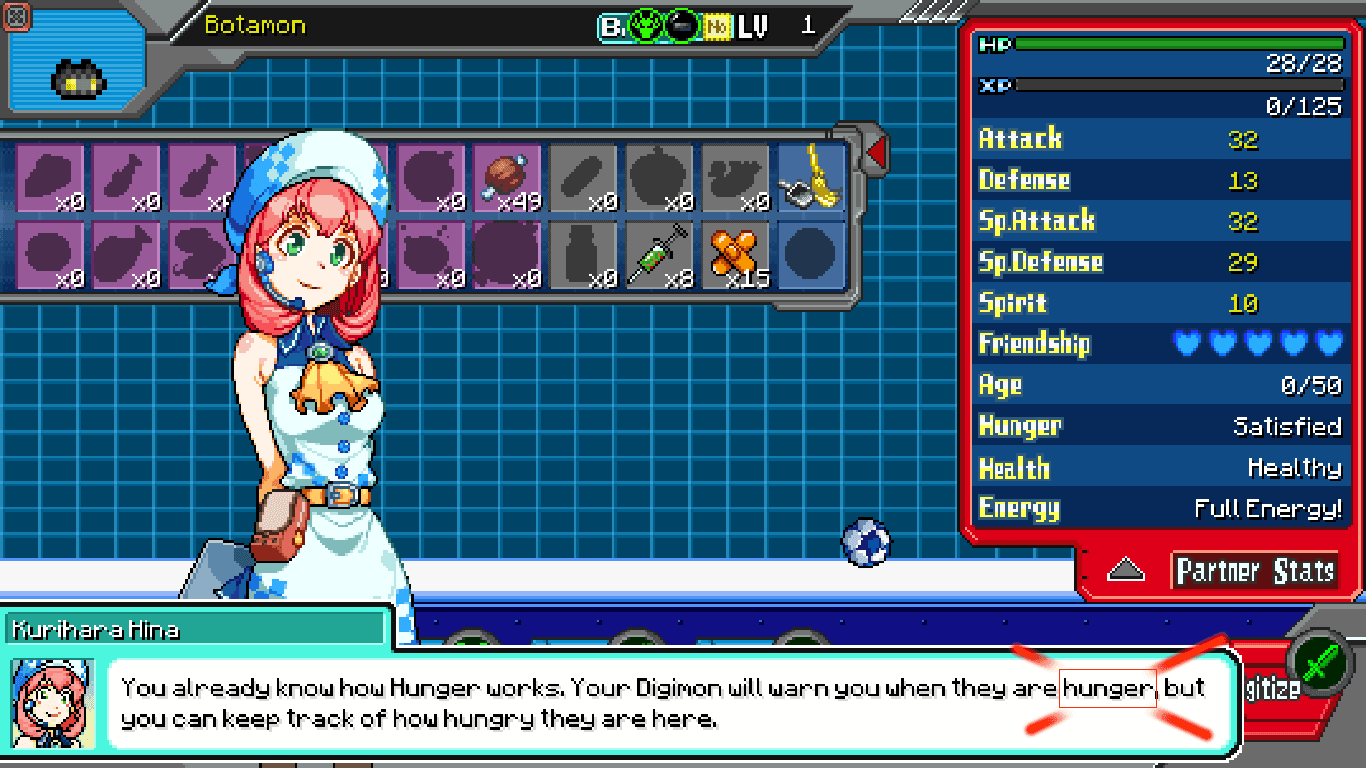Click the Partner Stats tab label
The width and height of the screenshot is (1366, 768).
coord(1255,571)
